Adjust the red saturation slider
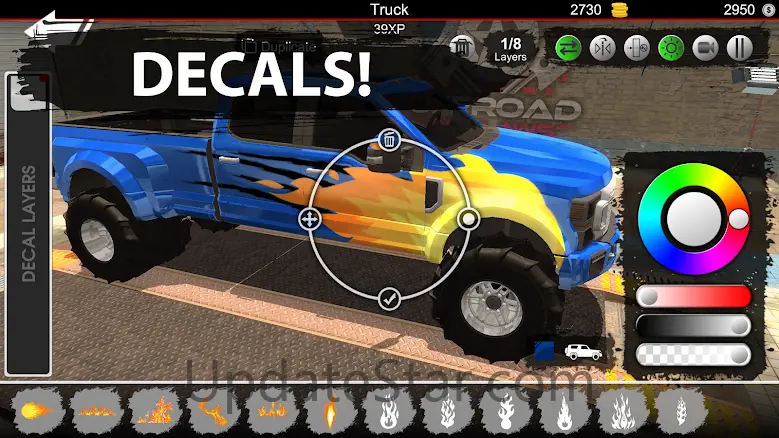 [694, 297]
